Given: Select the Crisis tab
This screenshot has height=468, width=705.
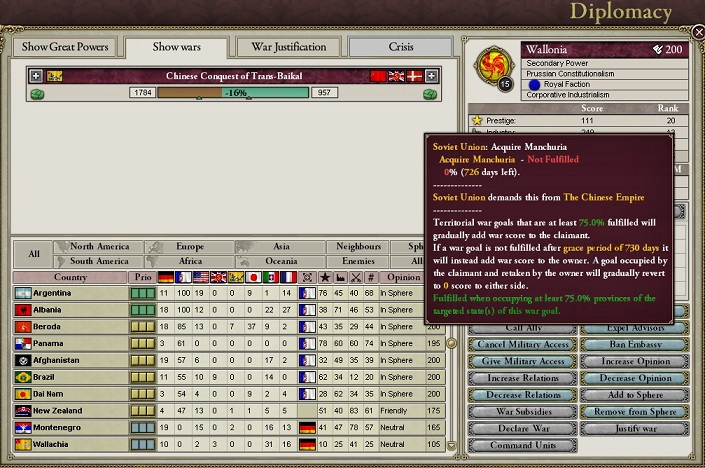Looking at the screenshot, I should (399, 47).
